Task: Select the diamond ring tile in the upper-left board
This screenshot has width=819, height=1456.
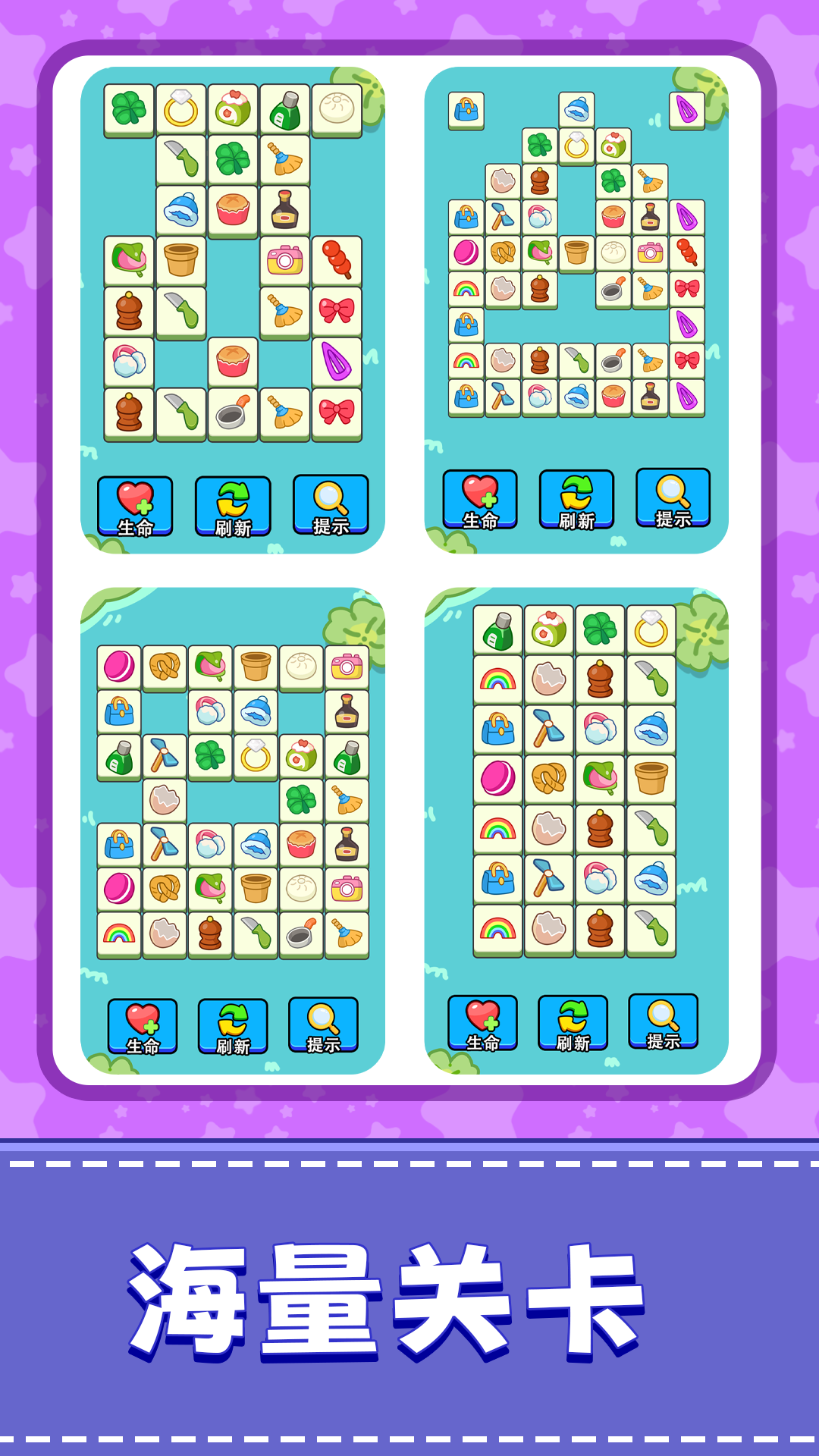Action: [x=181, y=110]
